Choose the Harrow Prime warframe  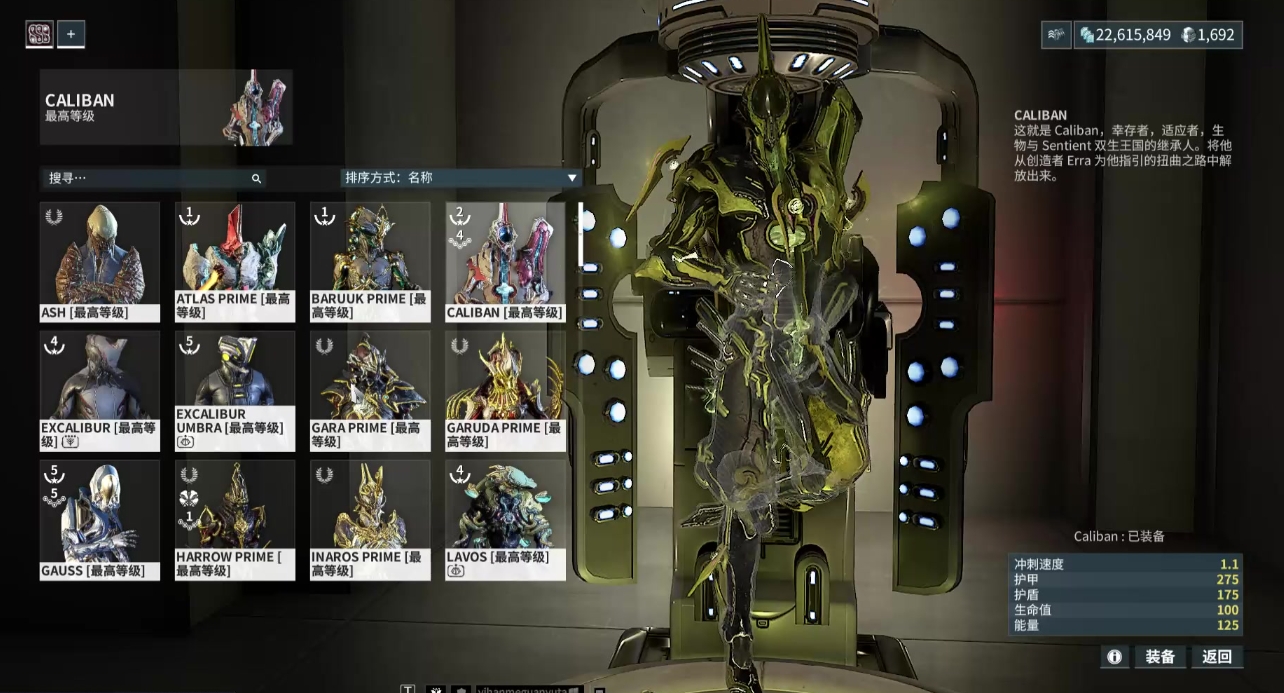[235, 520]
